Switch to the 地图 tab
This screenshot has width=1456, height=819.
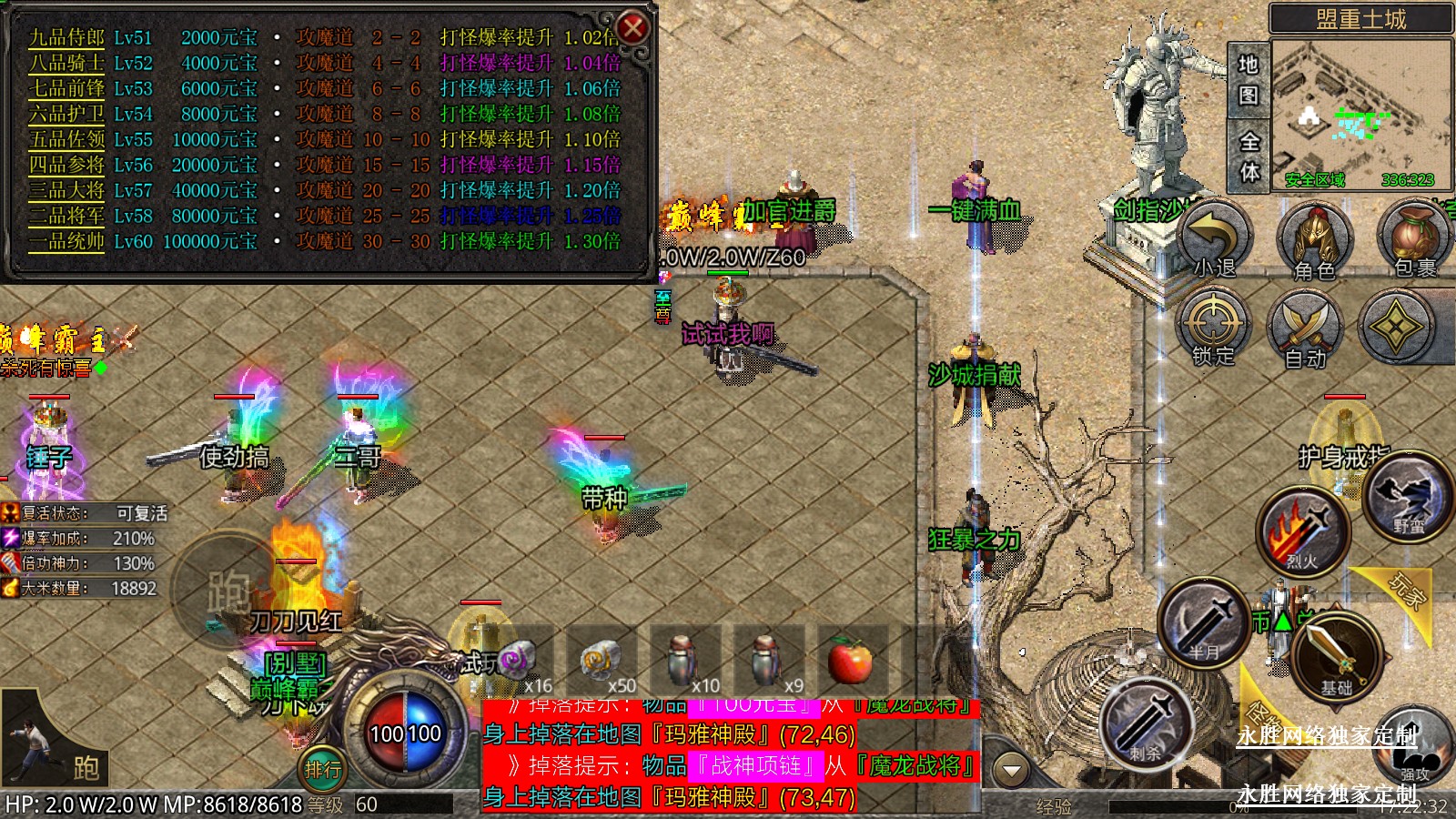pos(1248,79)
